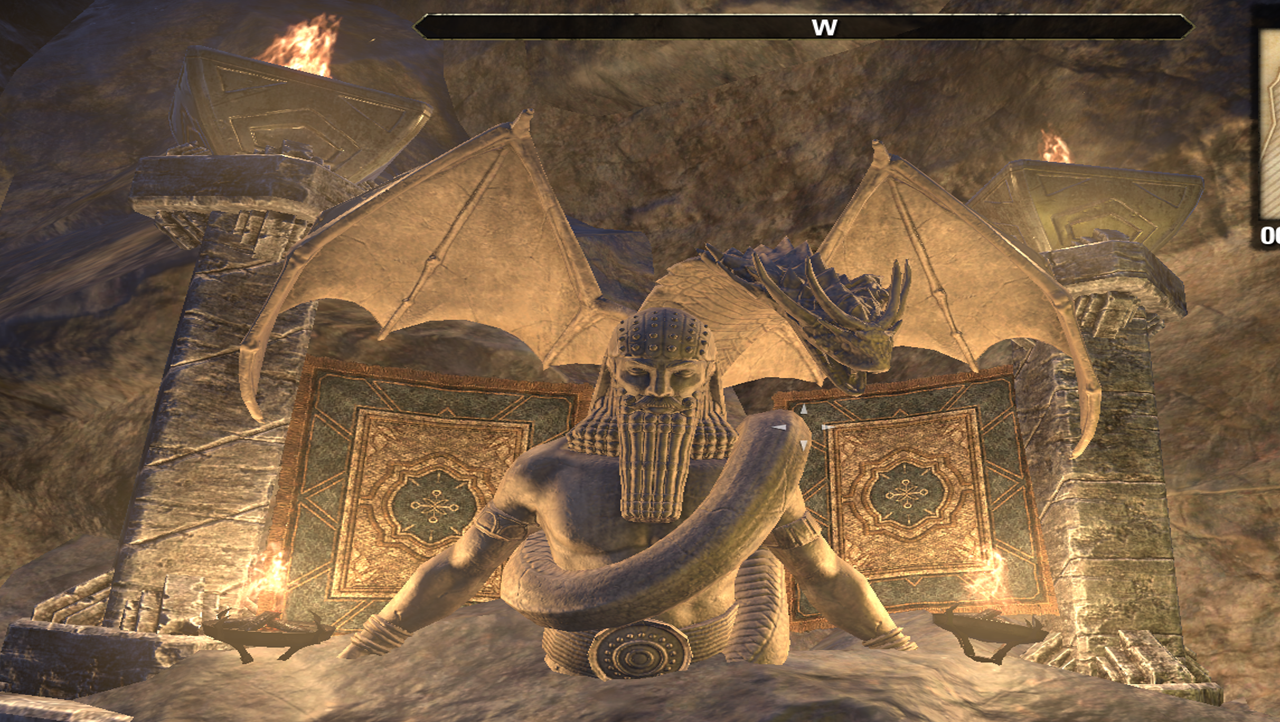This screenshot has width=1280, height=723.
Task: Click the left tapestry's central rosette
Action: (437, 505)
